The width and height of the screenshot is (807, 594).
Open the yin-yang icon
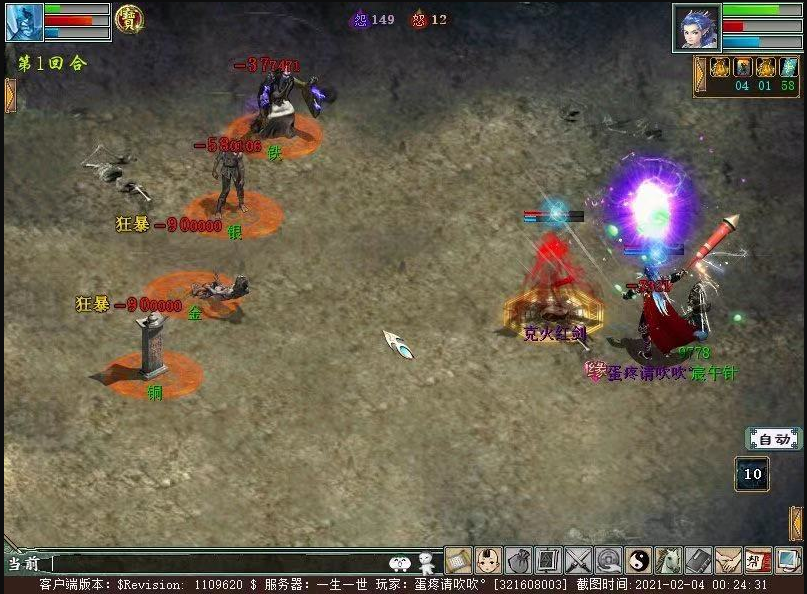[x=638, y=561]
